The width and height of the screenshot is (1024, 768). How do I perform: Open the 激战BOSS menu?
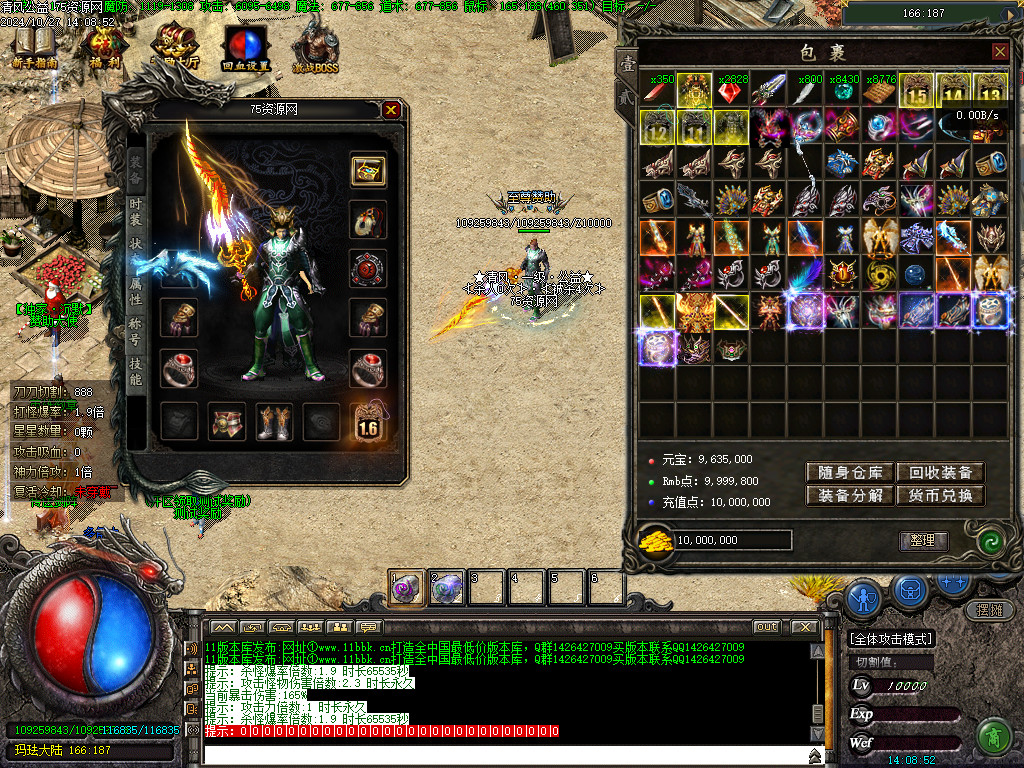click(315, 46)
